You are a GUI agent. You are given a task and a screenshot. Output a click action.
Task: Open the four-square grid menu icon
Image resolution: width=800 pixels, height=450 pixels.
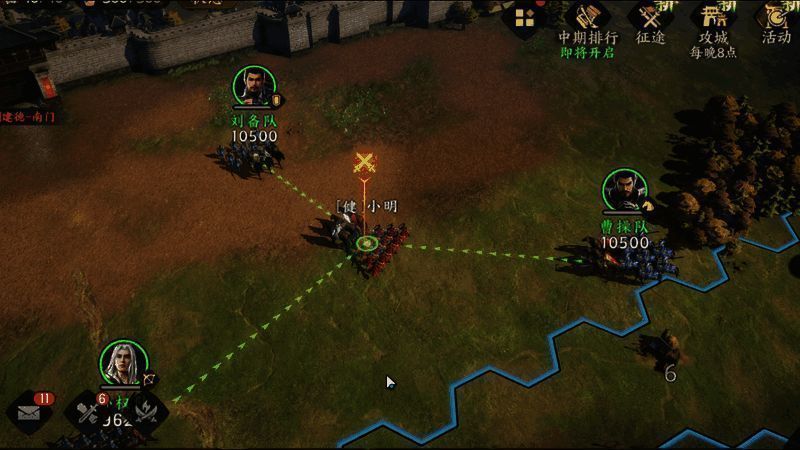click(x=525, y=18)
